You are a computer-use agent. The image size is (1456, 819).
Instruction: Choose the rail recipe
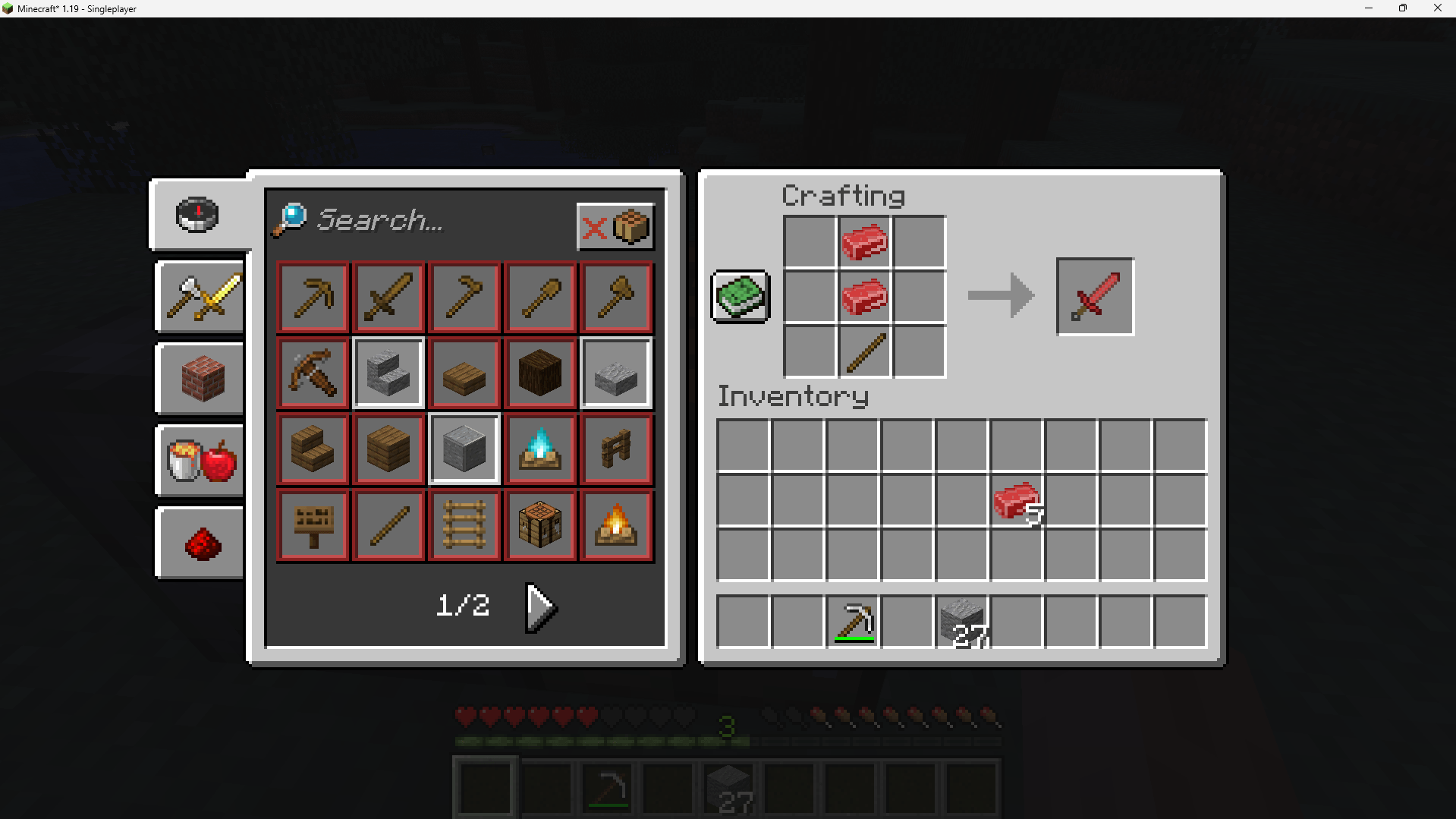[x=464, y=524]
